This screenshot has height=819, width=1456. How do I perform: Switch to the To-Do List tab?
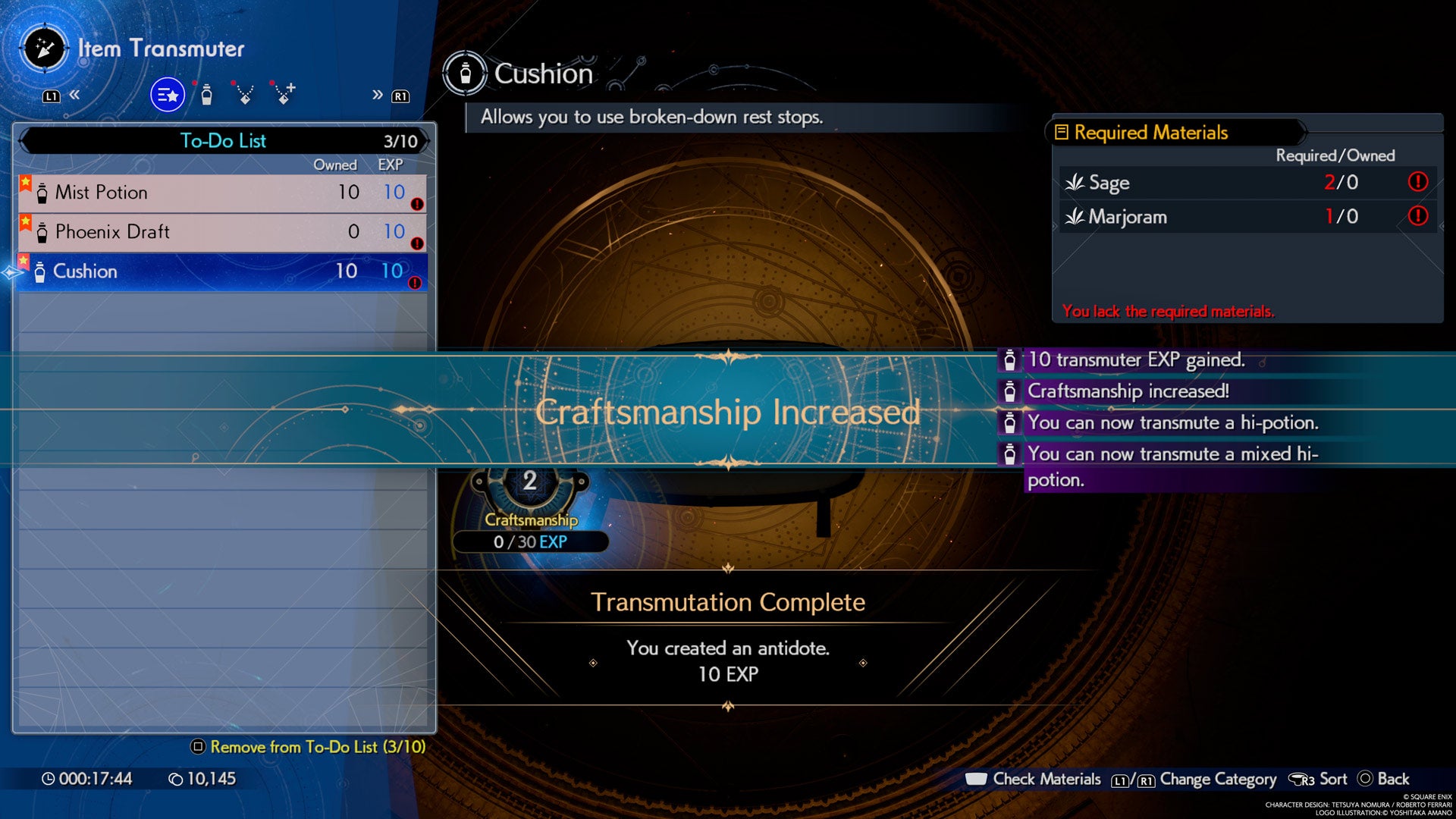coord(222,141)
